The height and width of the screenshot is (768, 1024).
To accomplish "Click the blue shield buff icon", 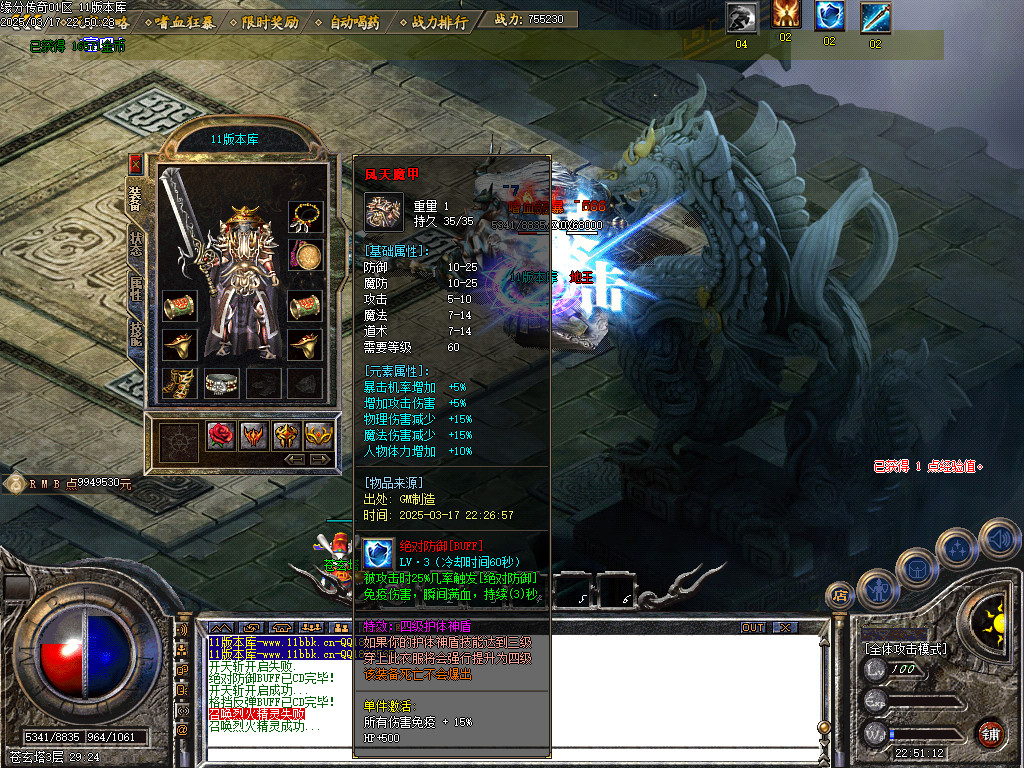I will (x=829, y=17).
